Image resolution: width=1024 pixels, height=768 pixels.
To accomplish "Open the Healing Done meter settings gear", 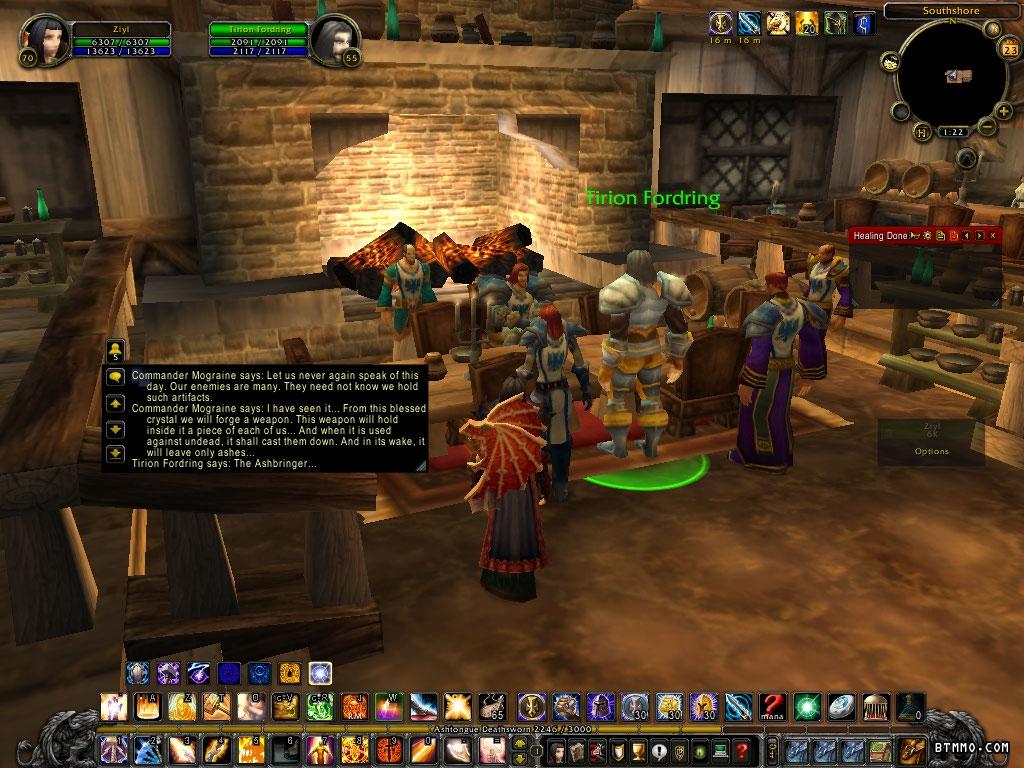I will 928,235.
